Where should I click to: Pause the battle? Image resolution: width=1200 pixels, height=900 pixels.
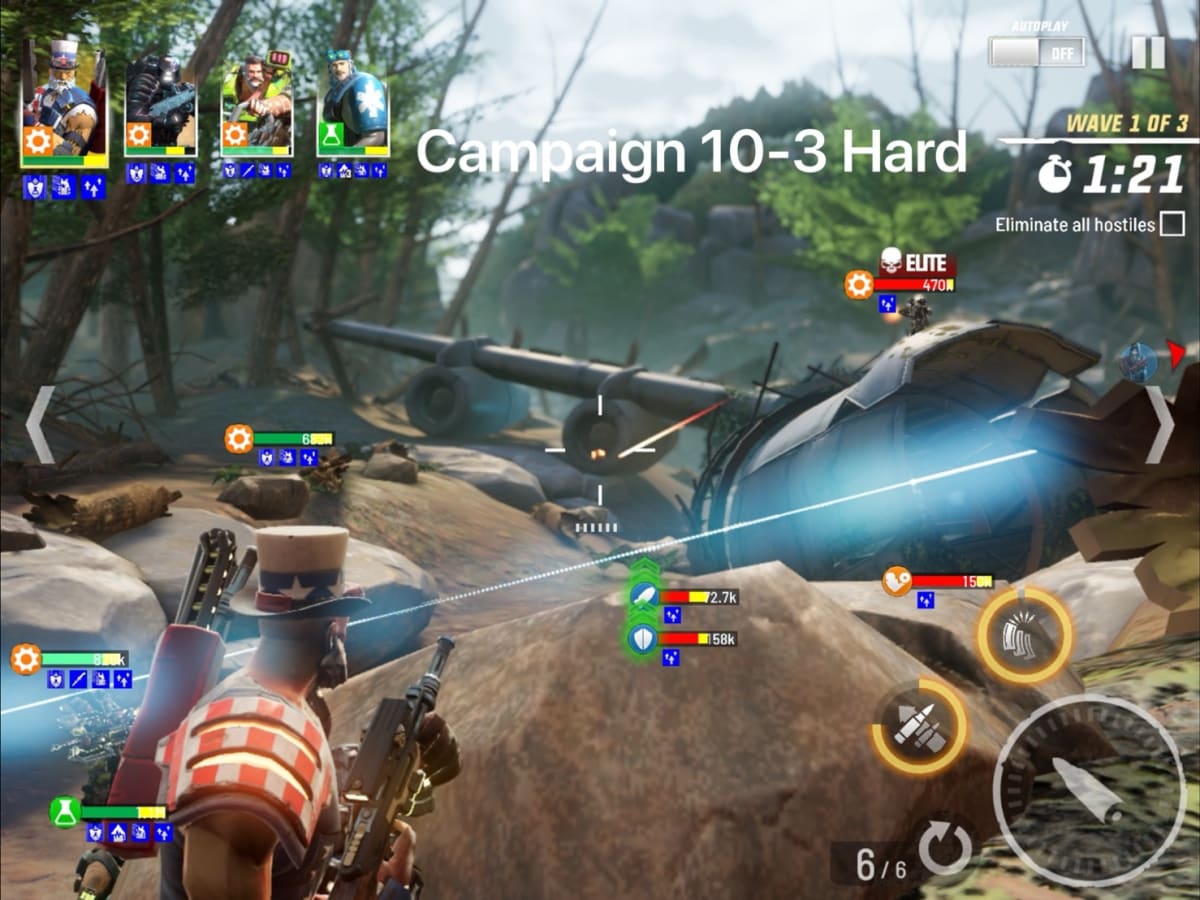(1147, 52)
